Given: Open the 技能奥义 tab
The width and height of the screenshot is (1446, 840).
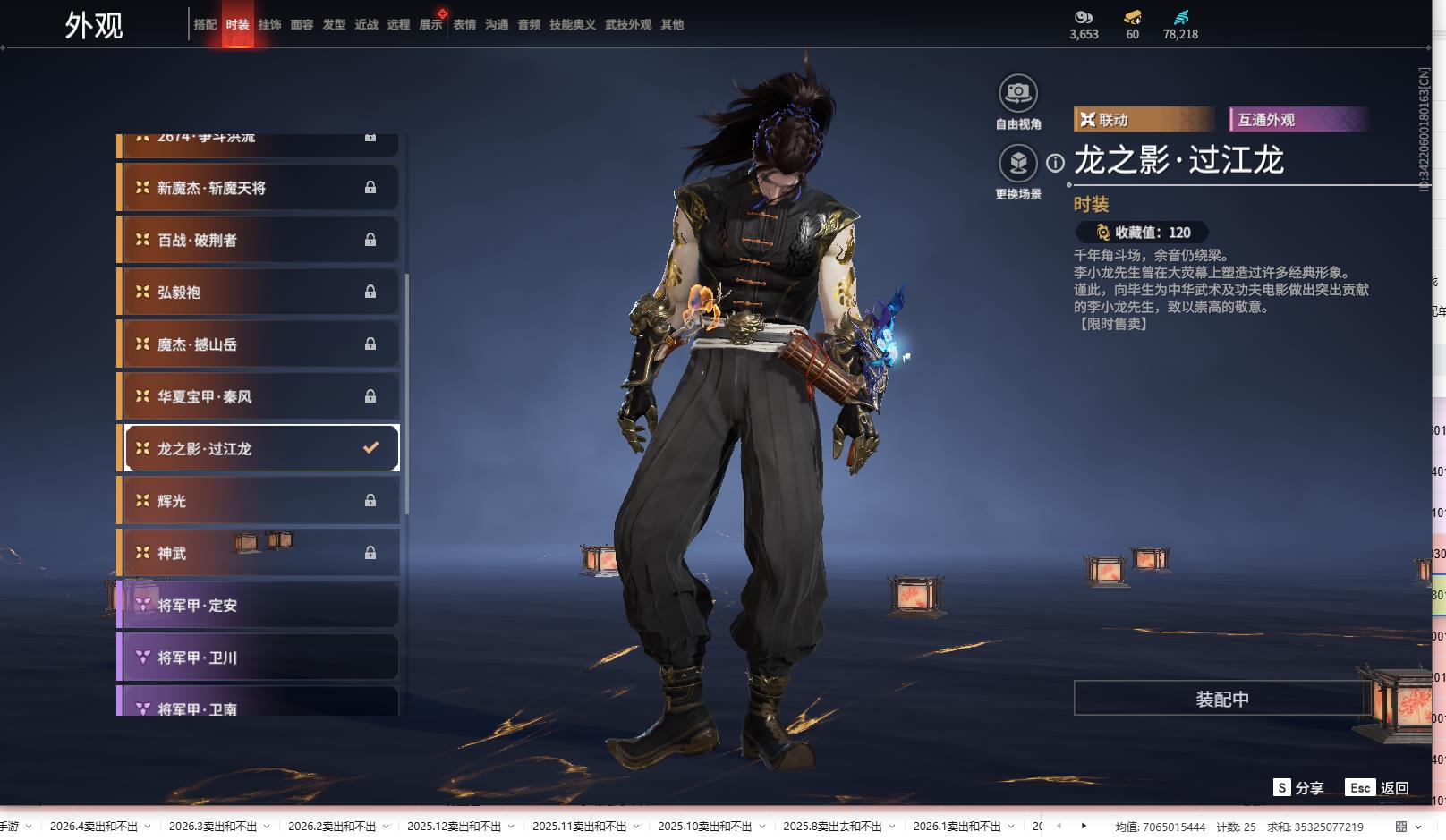Looking at the screenshot, I should (572, 25).
